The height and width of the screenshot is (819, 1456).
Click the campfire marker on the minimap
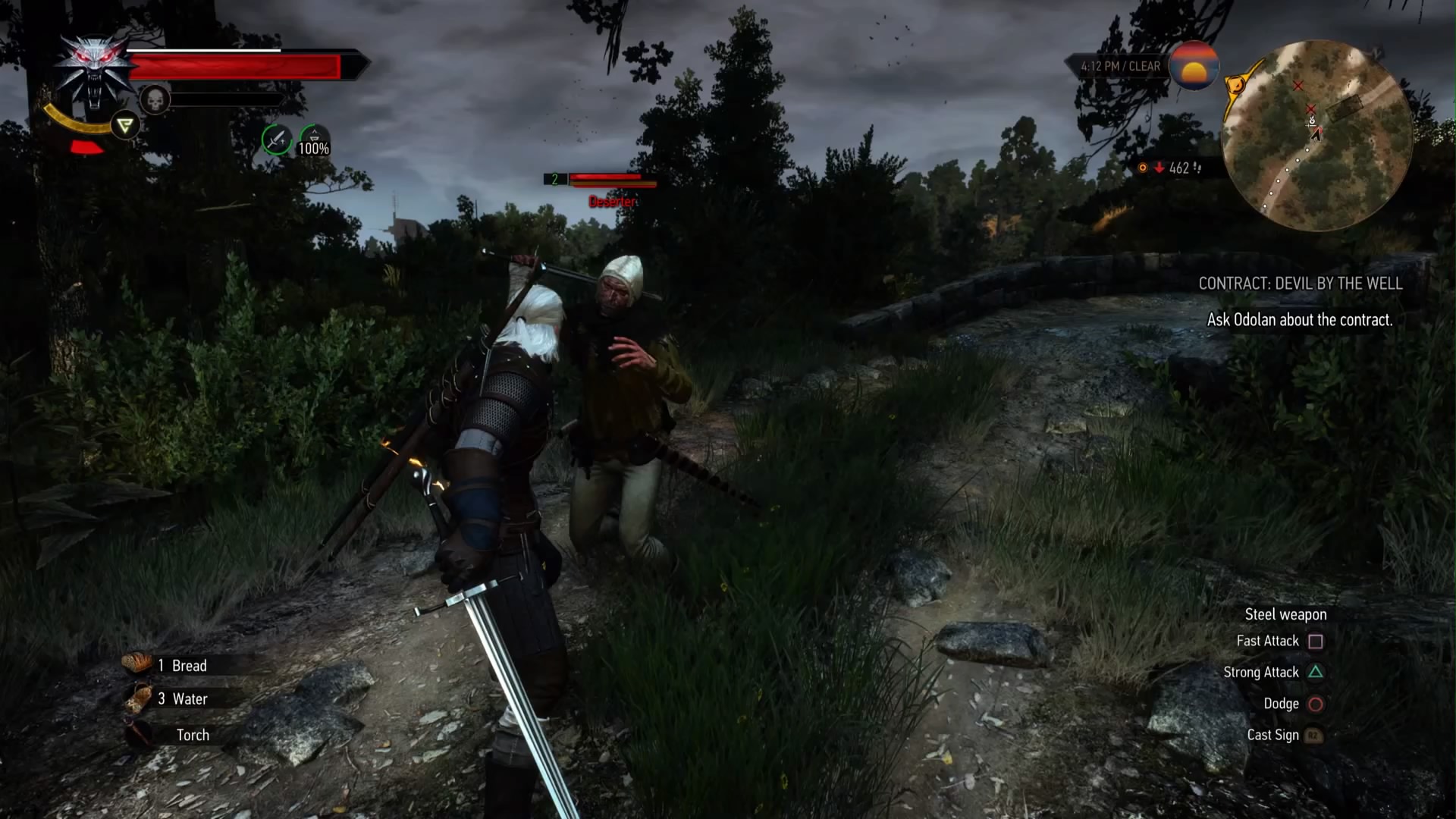click(1311, 120)
